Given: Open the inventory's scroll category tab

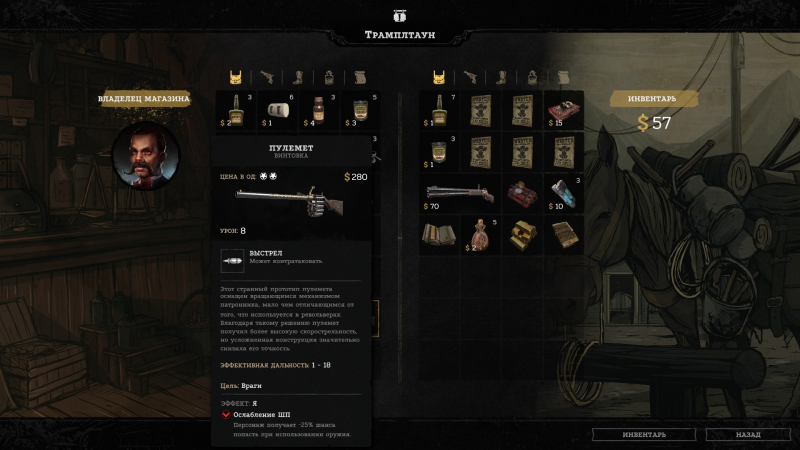Looking at the screenshot, I should tap(562, 77).
